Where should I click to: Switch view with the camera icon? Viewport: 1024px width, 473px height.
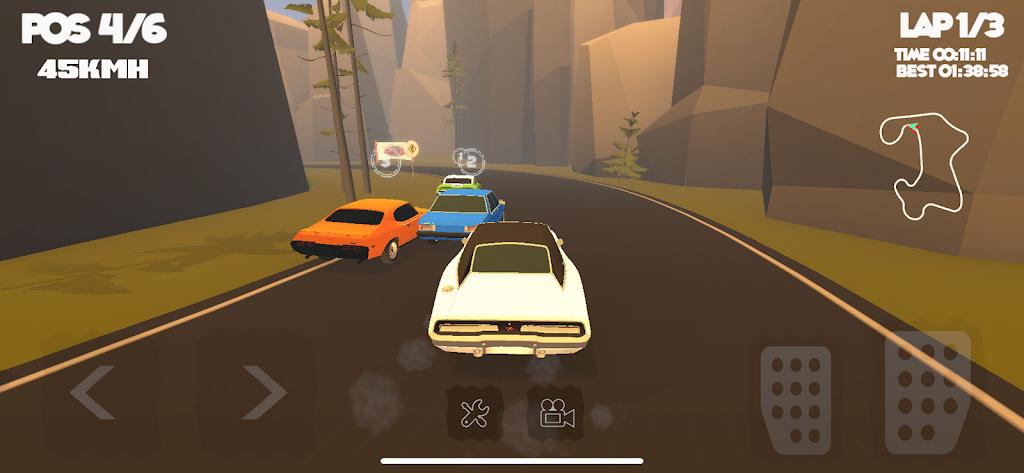click(x=554, y=412)
